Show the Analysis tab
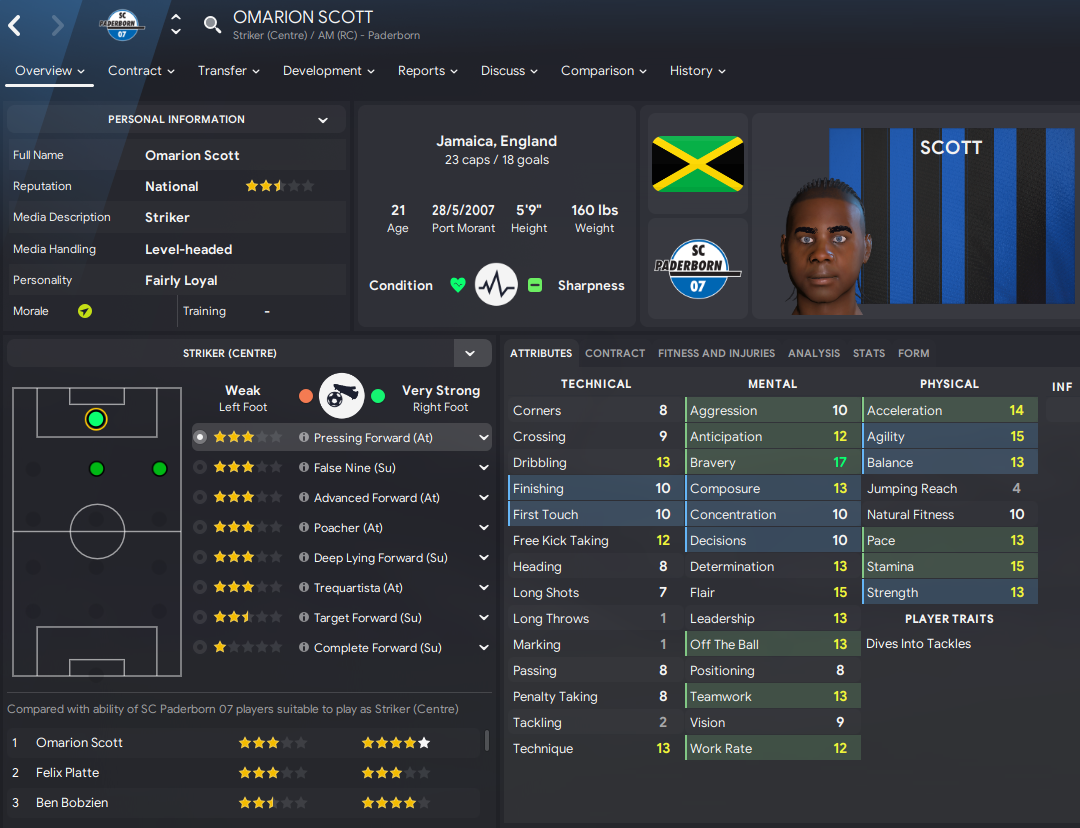Screen dimensions: 1080x828 tap(814, 353)
